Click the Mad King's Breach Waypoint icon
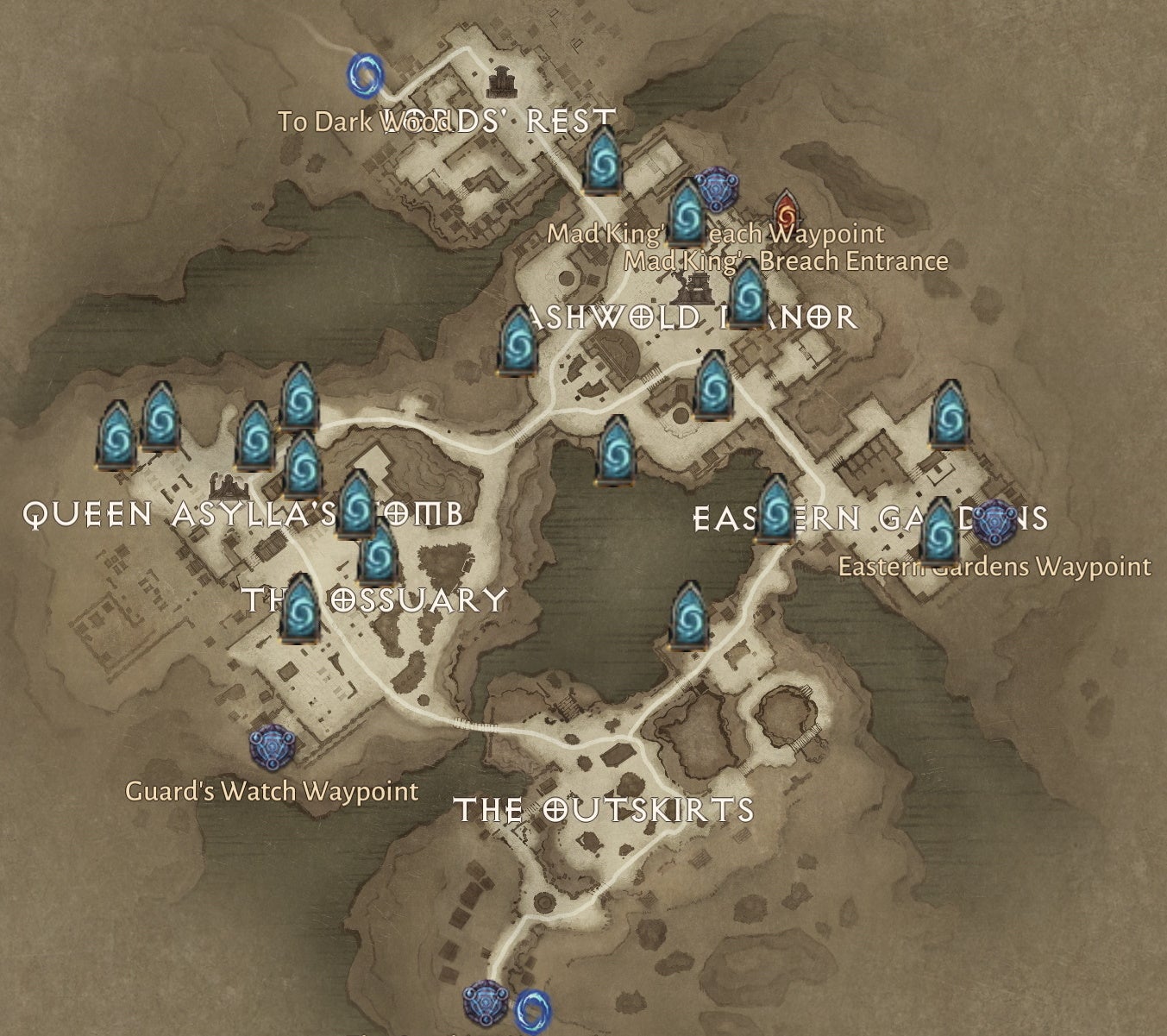This screenshot has height=1036, width=1167. click(x=718, y=189)
